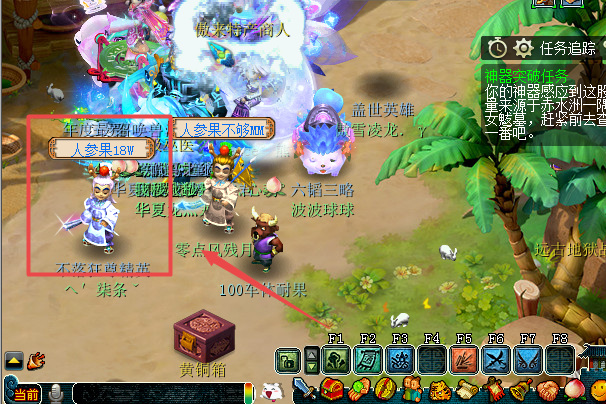This screenshot has width=606, height=404.
Task: Use the F2 scroll skill slot
Action: [x=368, y=360]
